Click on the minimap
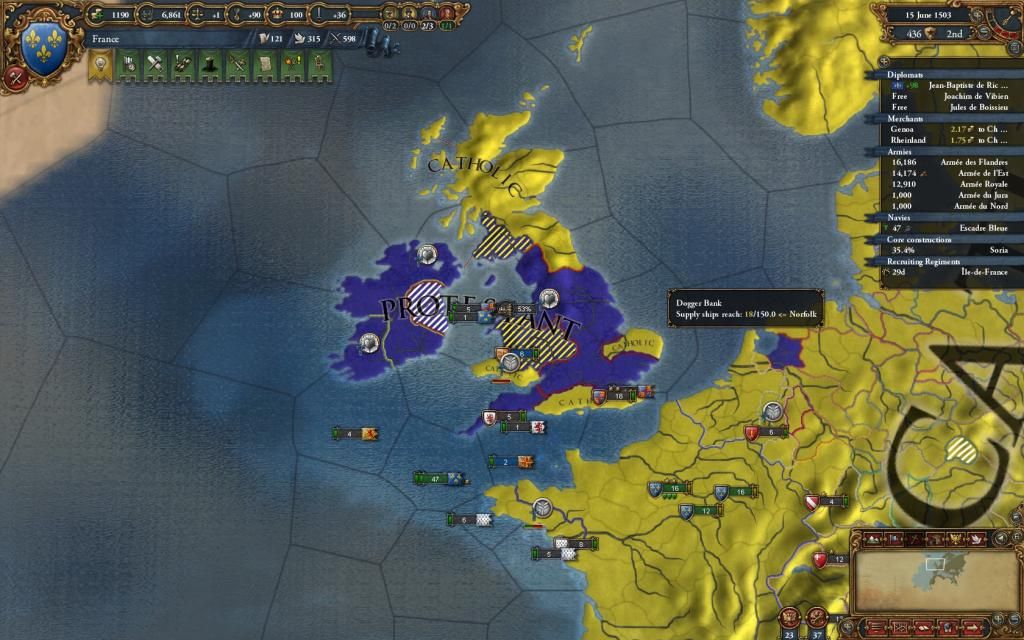This screenshot has width=1024, height=640. pyautogui.click(x=936, y=572)
